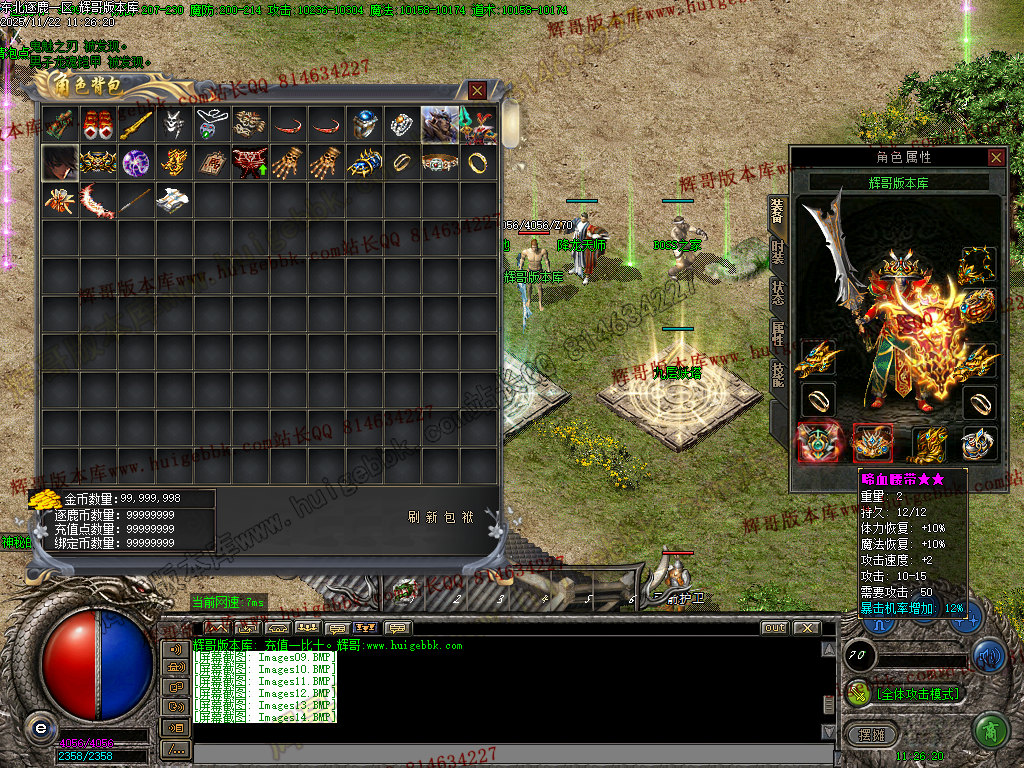
Task: Open the 摆摊 stall button
Action: (x=865, y=734)
